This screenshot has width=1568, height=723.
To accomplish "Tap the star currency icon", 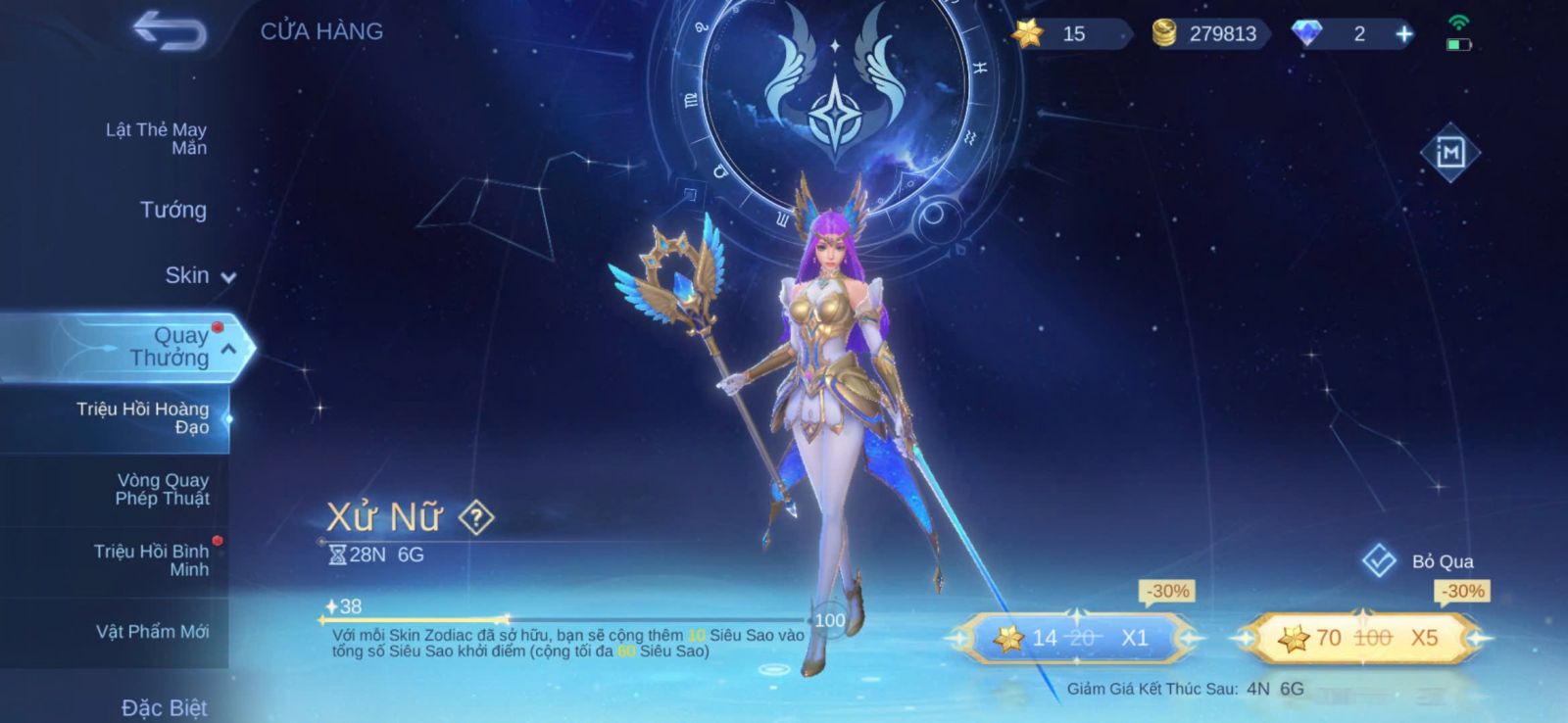I will (1028, 34).
